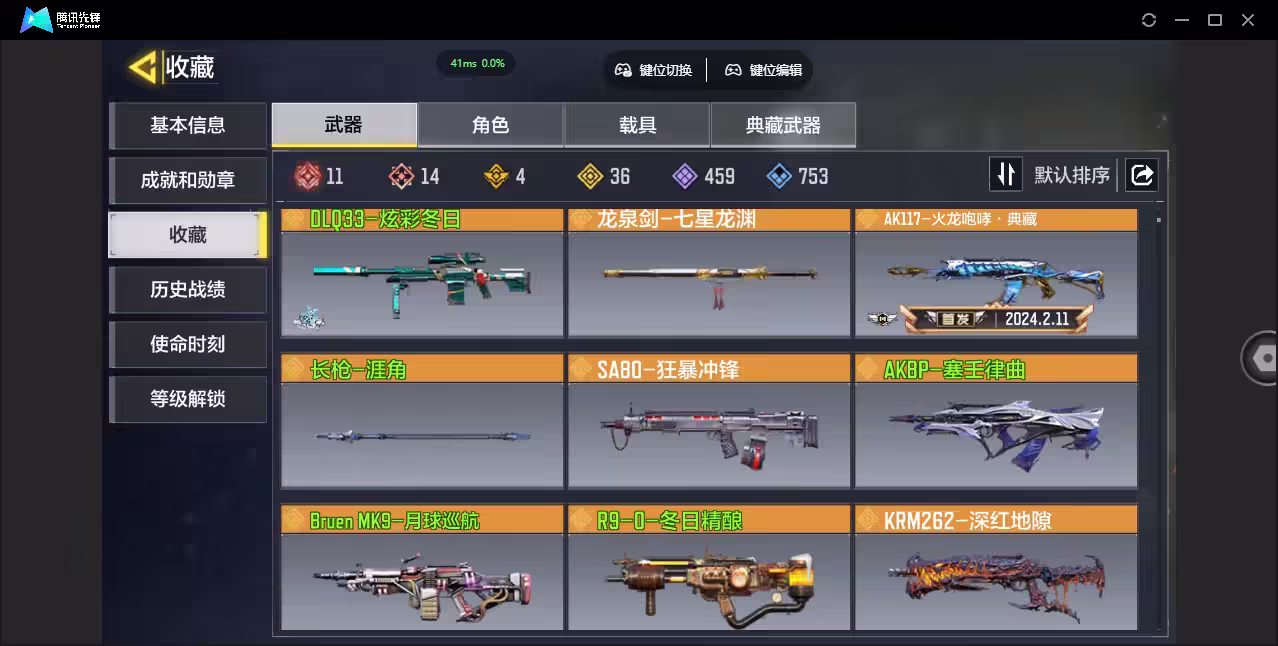Select the 龙泉剑-七星龙渊 weapon card
Viewport: 1278px width, 646px height.
[x=709, y=274]
